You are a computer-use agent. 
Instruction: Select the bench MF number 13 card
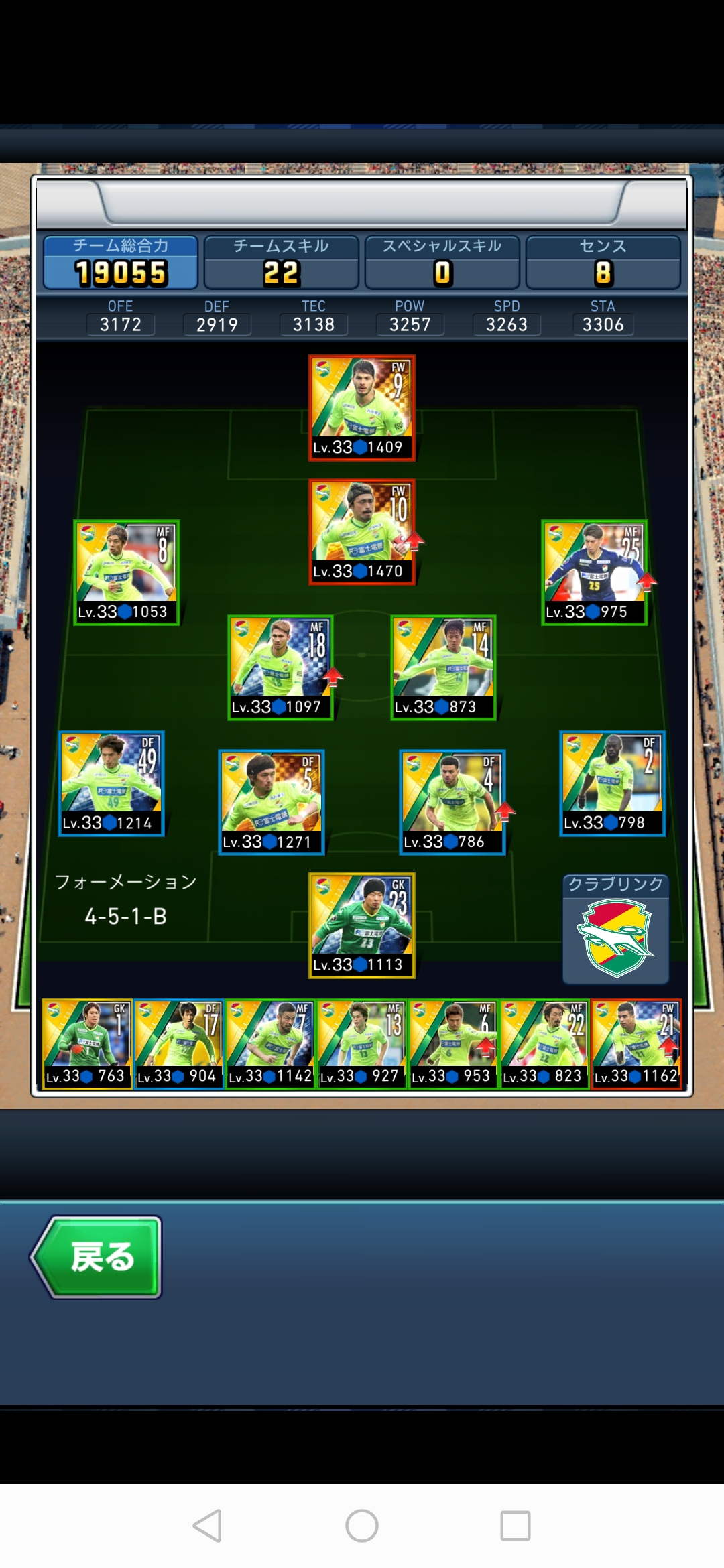click(361, 1044)
